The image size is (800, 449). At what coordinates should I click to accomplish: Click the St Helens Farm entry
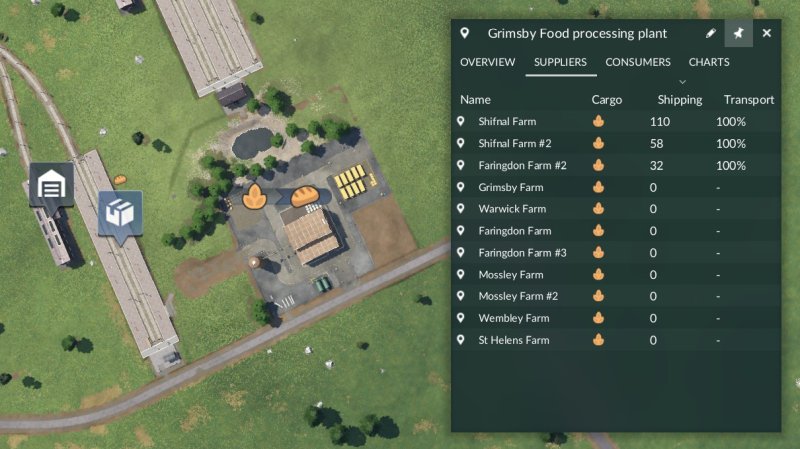514,340
